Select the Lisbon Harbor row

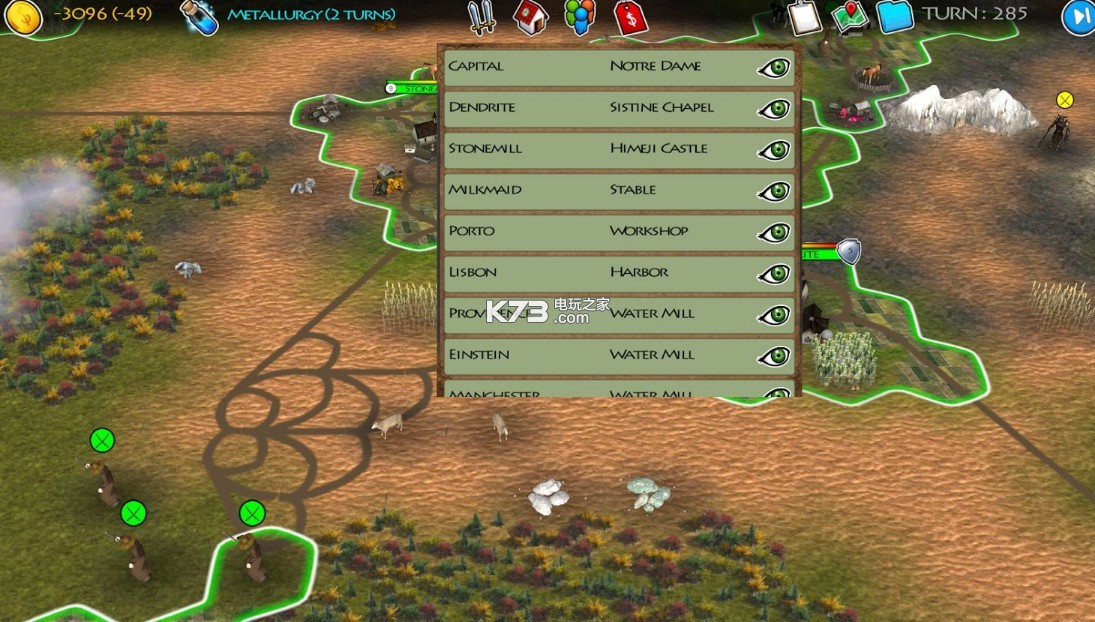pyautogui.click(x=600, y=273)
